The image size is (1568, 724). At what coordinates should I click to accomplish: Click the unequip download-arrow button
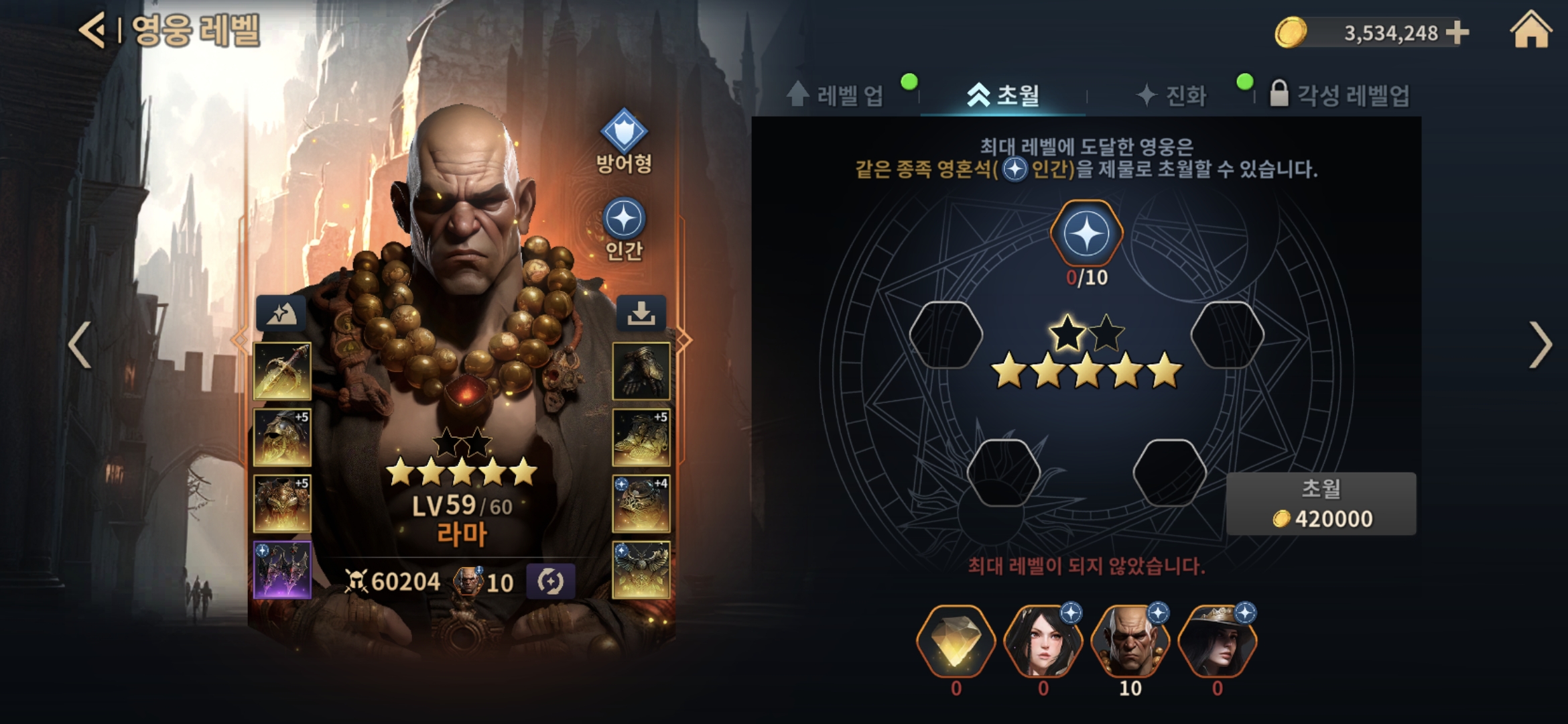(641, 312)
